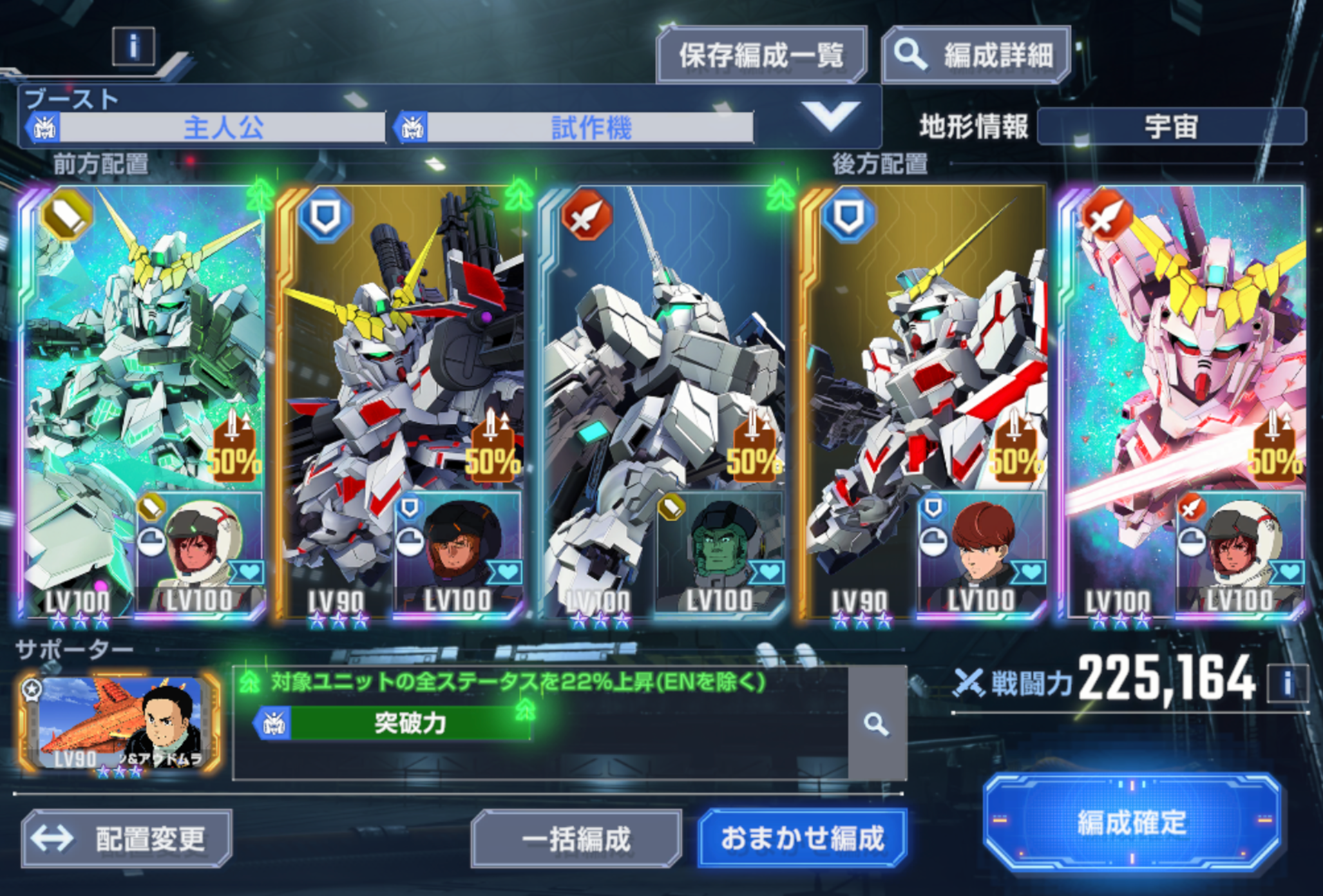This screenshot has height=896, width=1323.
Task: Select the 宇宙 terrain info field
Action: [x=1171, y=126]
